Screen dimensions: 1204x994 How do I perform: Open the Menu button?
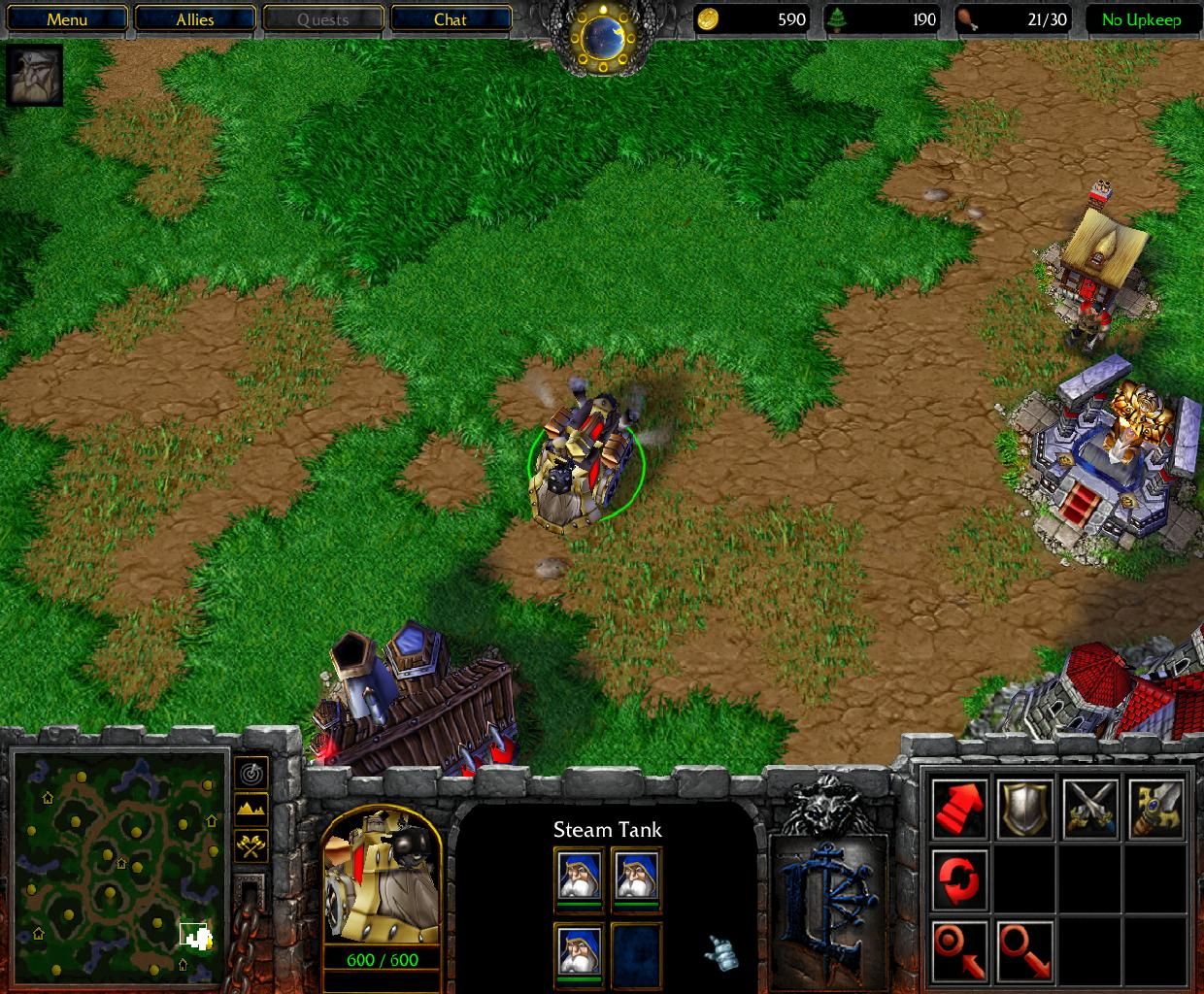pos(67,19)
